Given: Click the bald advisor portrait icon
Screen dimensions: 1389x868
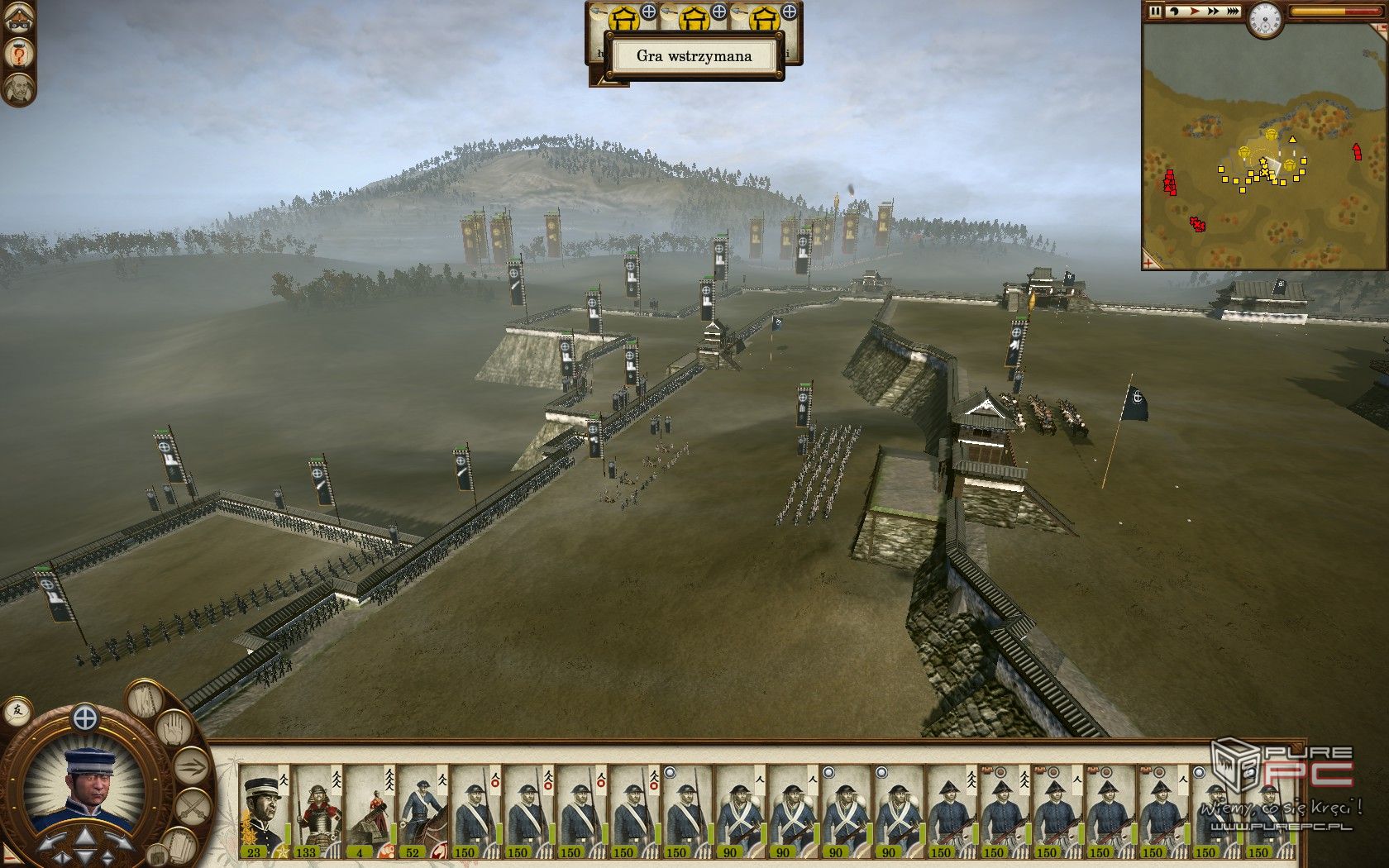Looking at the screenshot, I should coord(17,88).
